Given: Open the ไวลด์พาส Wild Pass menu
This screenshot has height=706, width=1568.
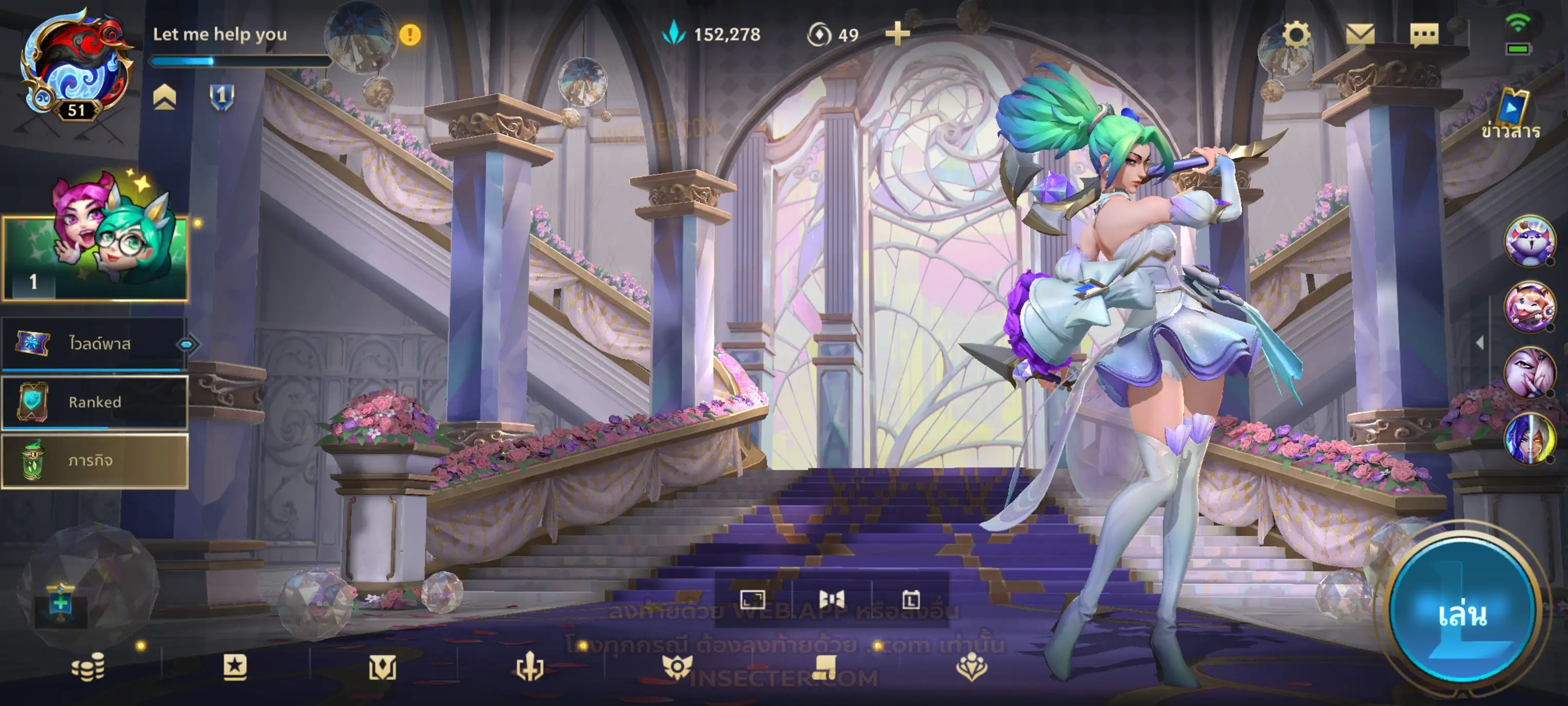Looking at the screenshot, I should coord(95,344).
